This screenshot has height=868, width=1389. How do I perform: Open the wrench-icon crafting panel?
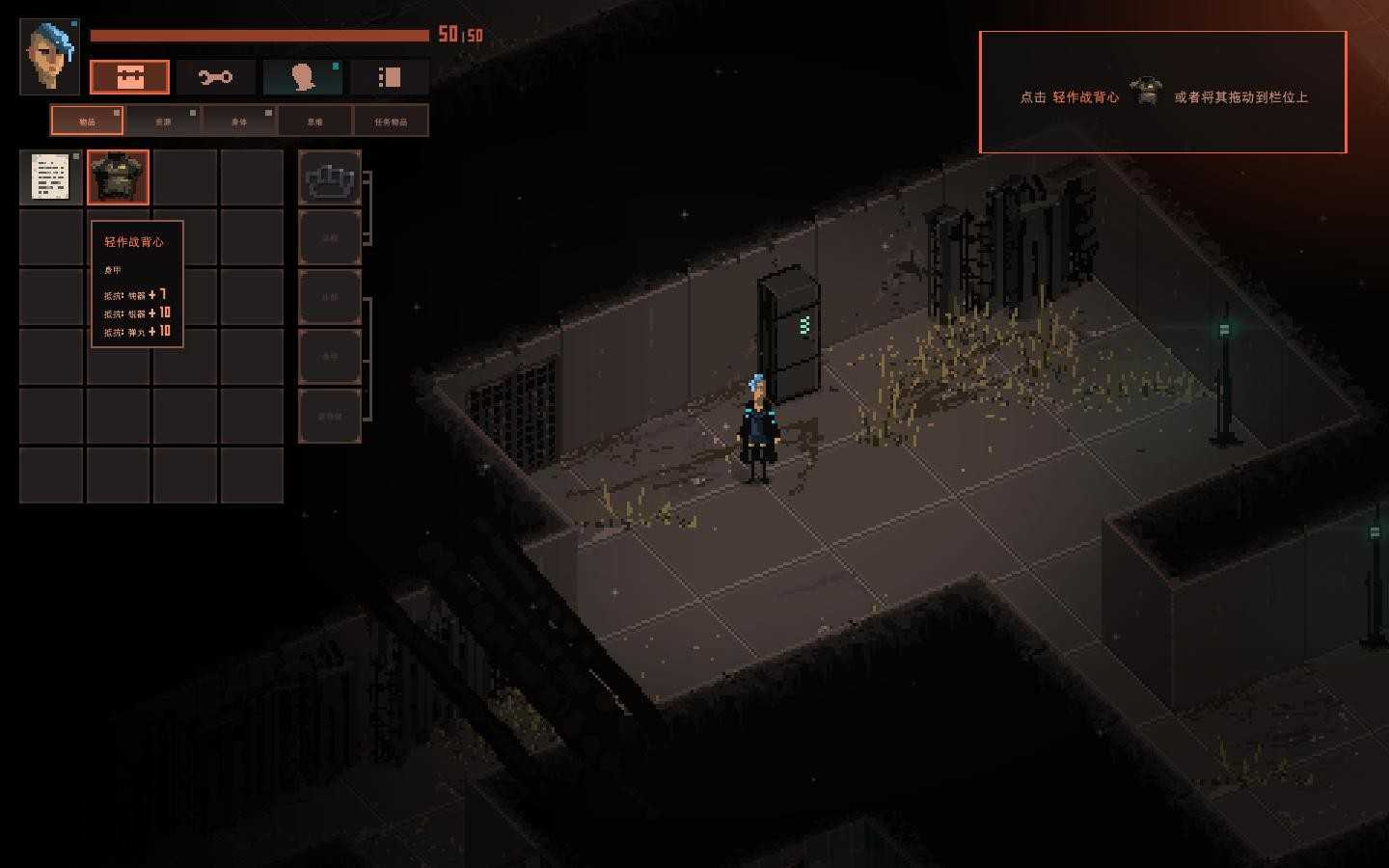[215, 77]
